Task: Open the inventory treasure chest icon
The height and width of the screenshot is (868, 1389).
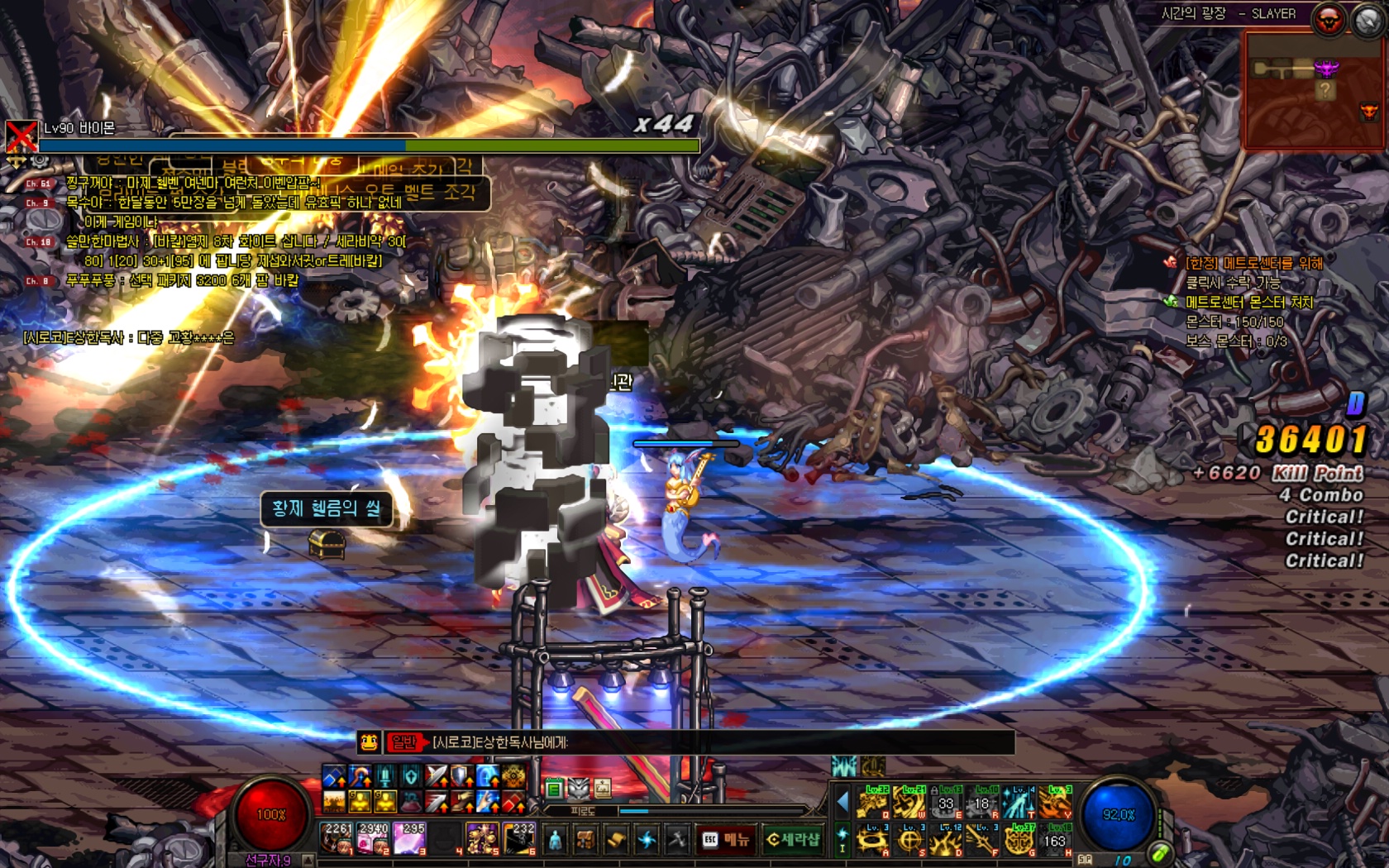Action: pos(585,840)
